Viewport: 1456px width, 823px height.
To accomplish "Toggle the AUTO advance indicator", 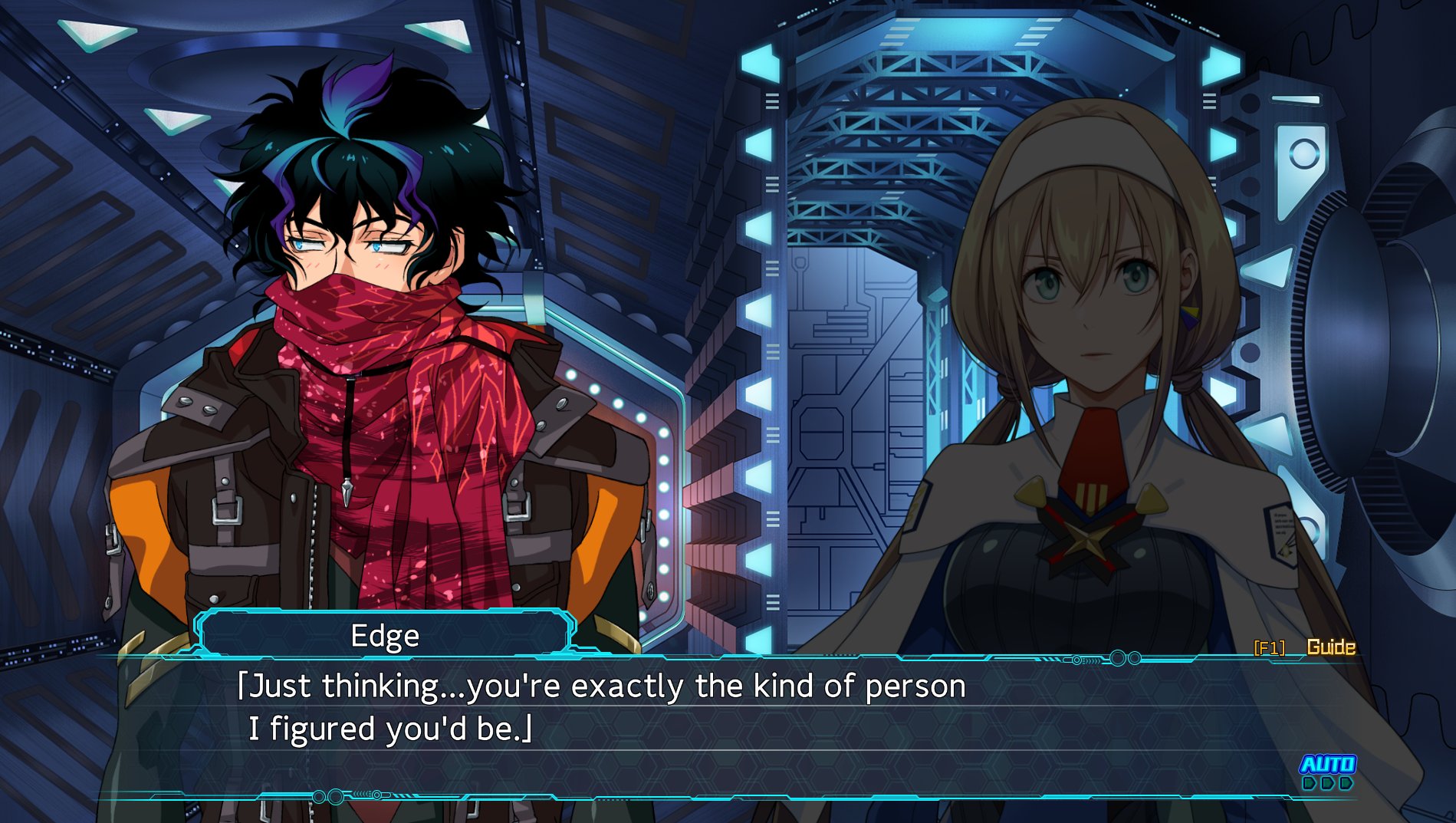I will click(1327, 771).
